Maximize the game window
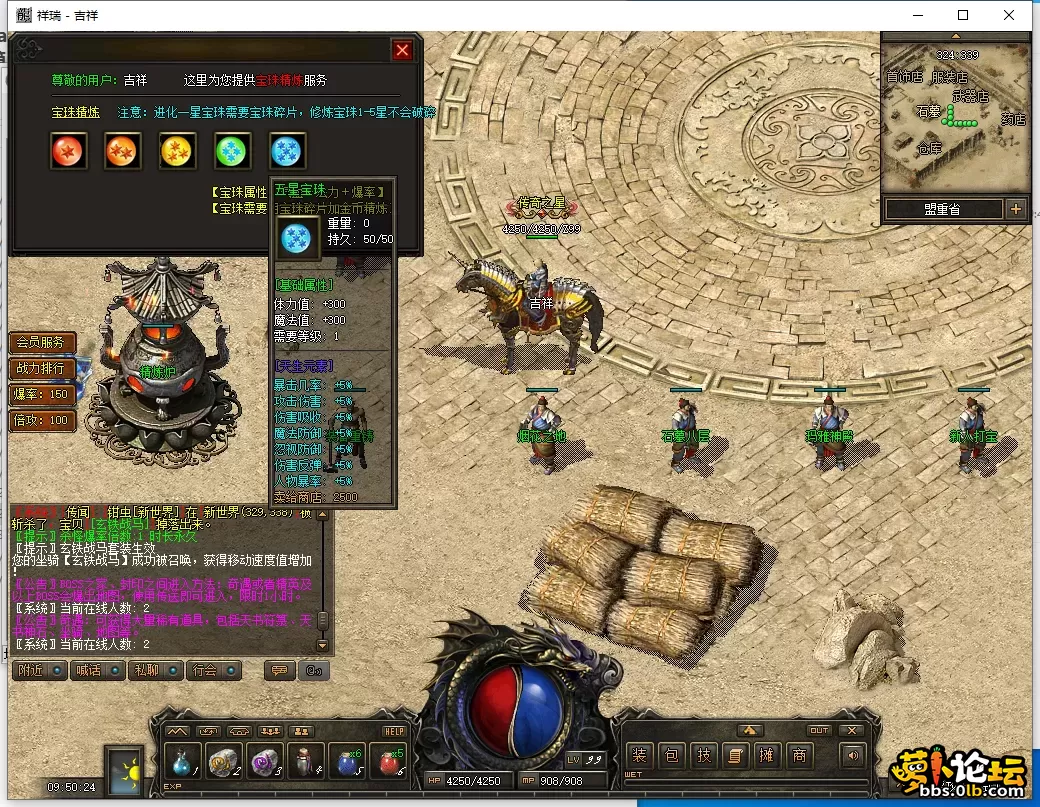1040x807 pixels. 963,15
